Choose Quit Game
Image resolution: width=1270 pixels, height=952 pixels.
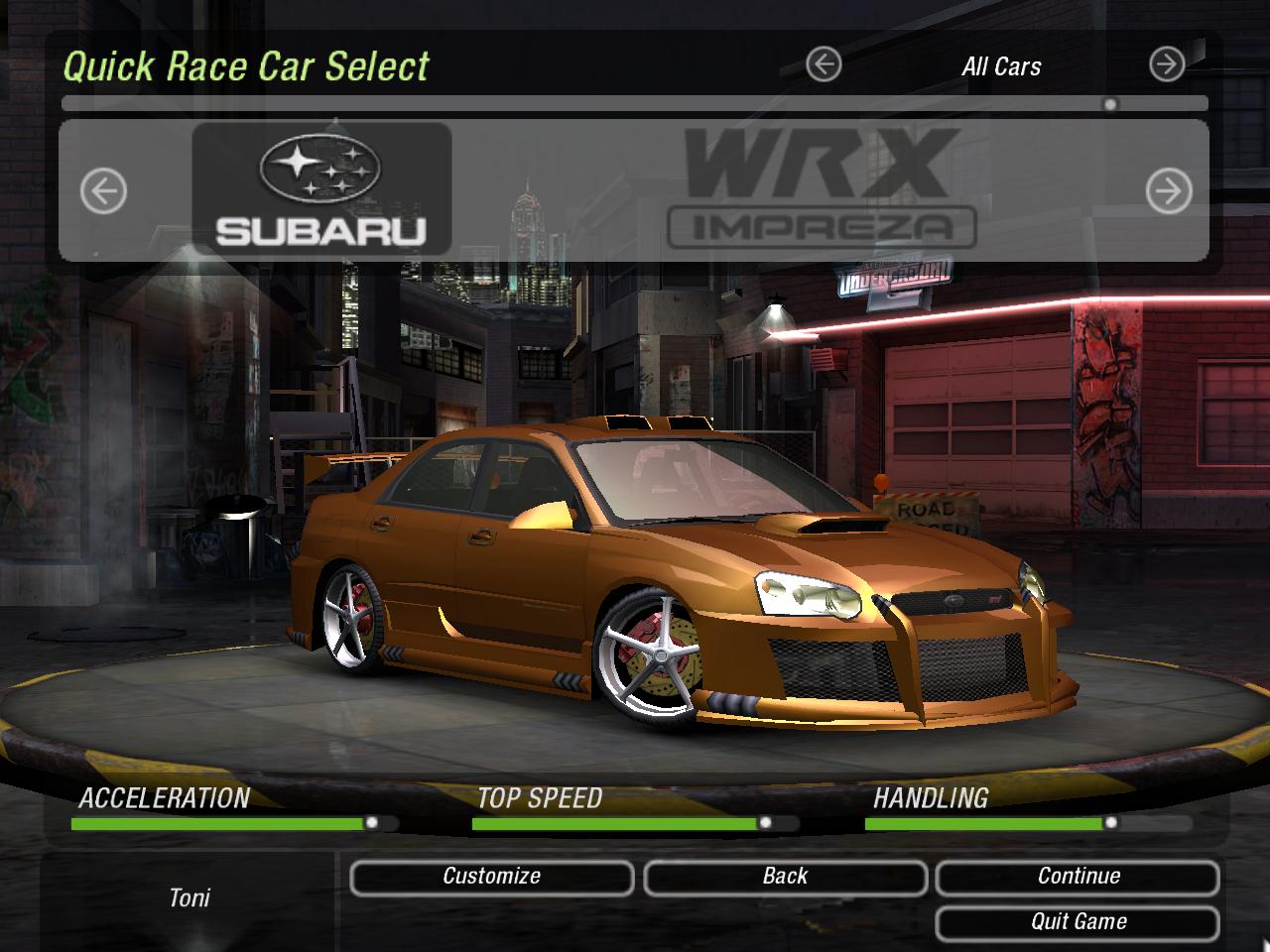click(x=1078, y=922)
